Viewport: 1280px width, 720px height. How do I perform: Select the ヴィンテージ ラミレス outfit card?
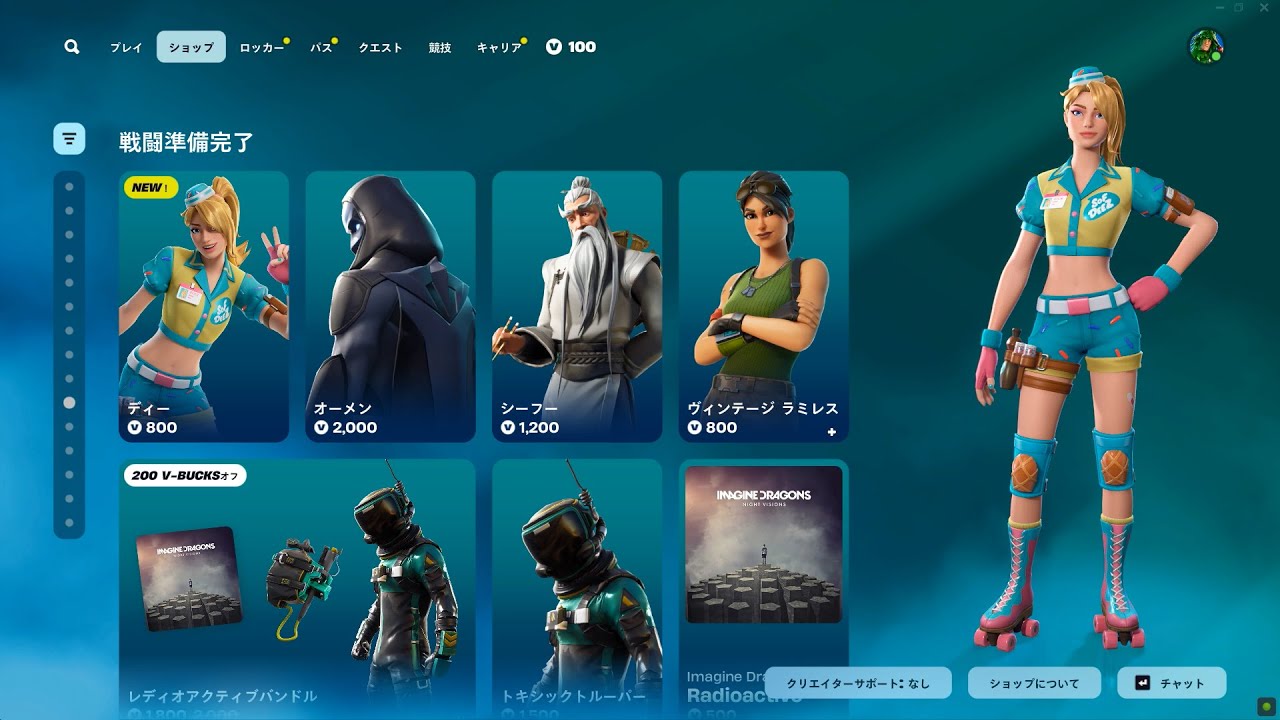click(x=764, y=306)
